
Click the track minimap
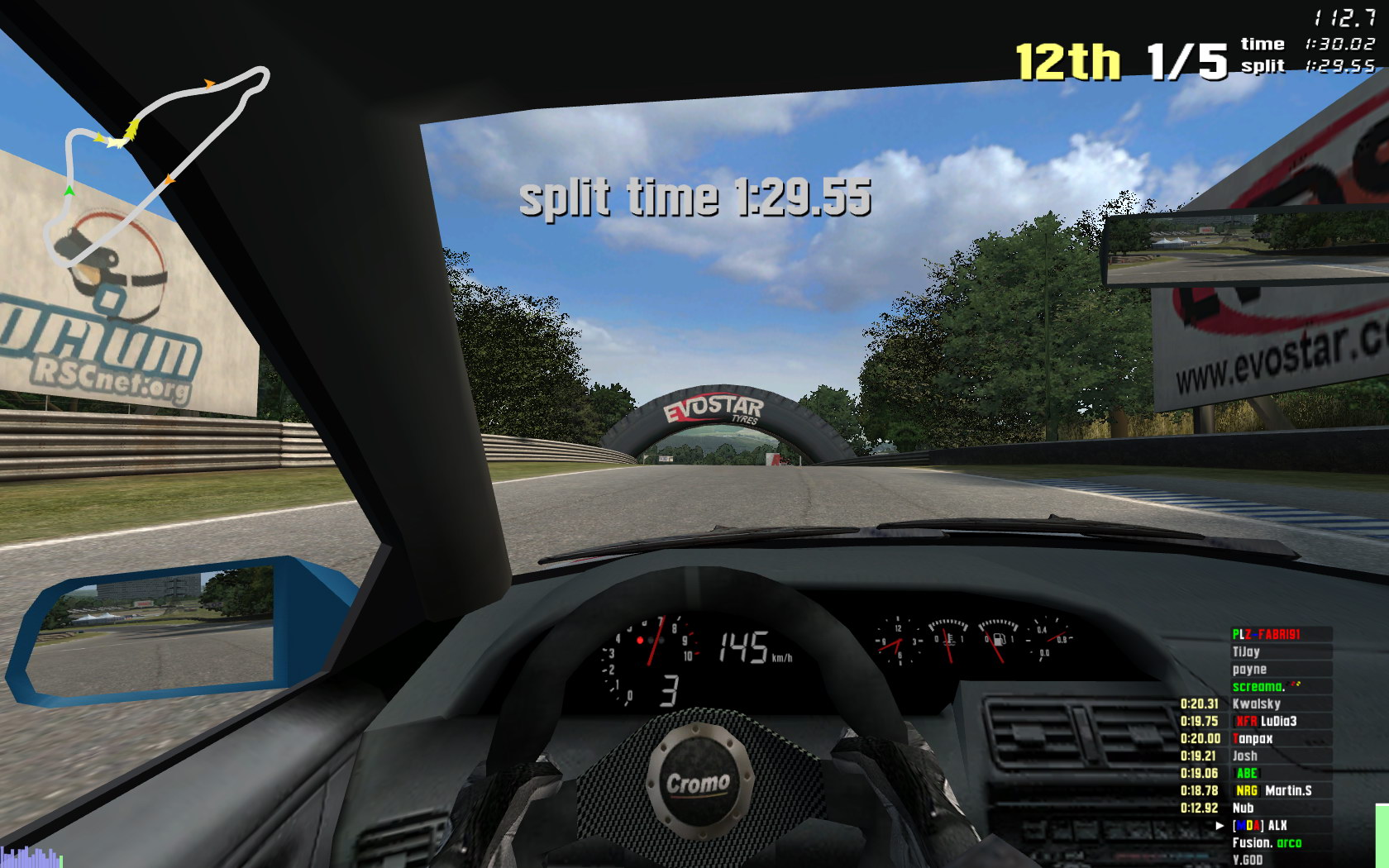click(157, 165)
